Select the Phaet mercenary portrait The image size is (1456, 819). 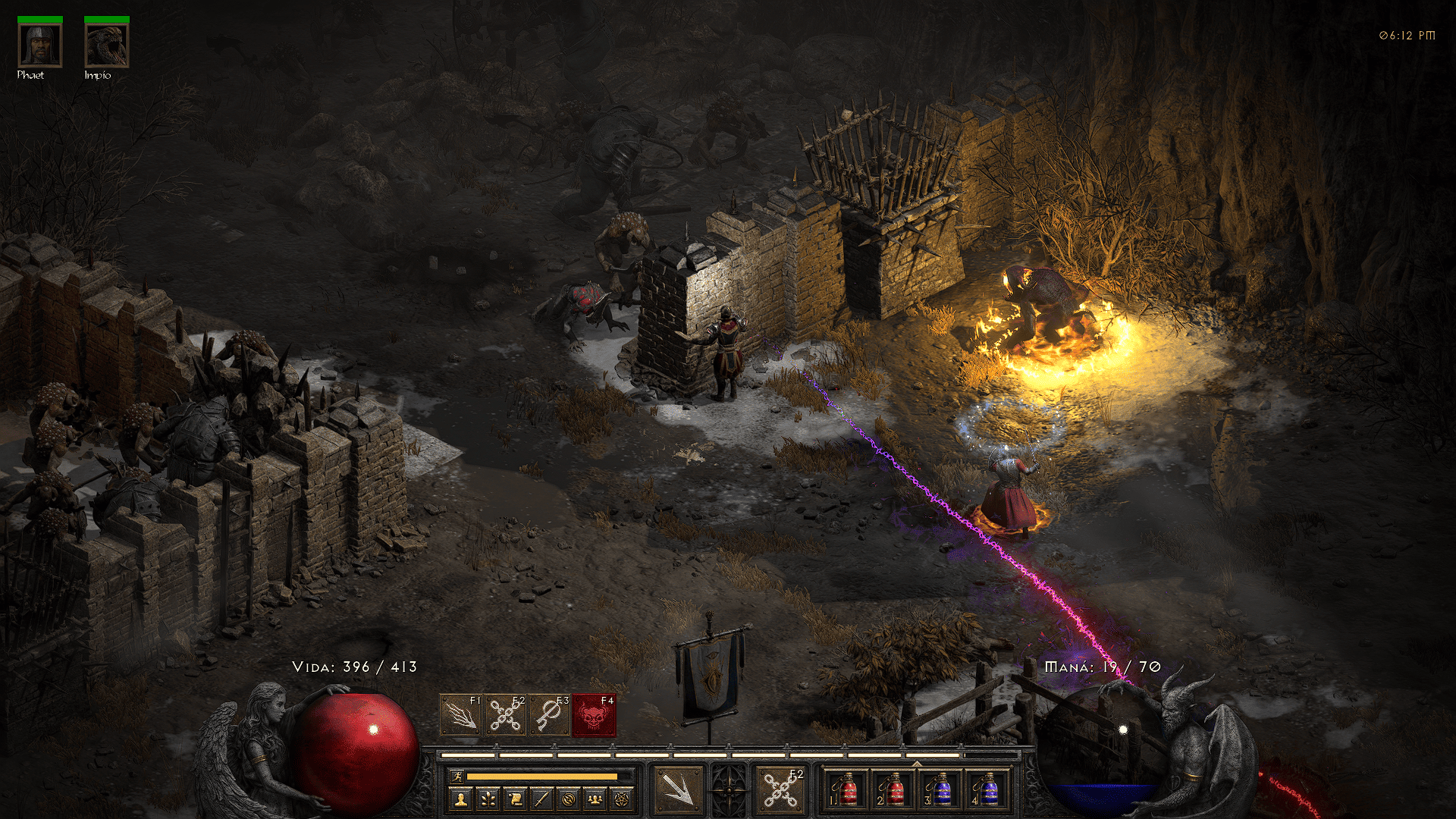[x=39, y=45]
